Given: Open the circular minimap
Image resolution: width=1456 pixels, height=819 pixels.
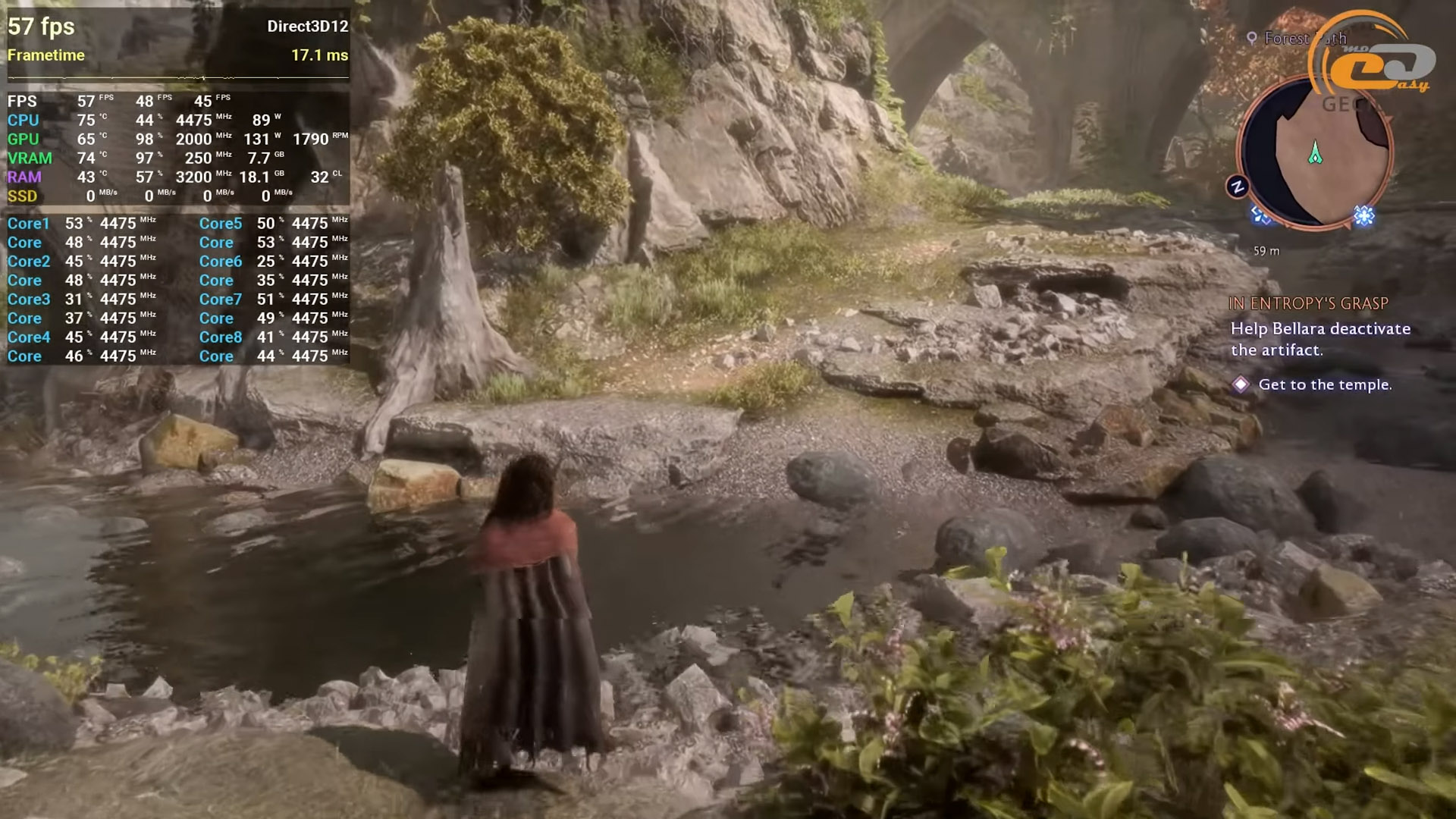Looking at the screenshot, I should (1314, 152).
